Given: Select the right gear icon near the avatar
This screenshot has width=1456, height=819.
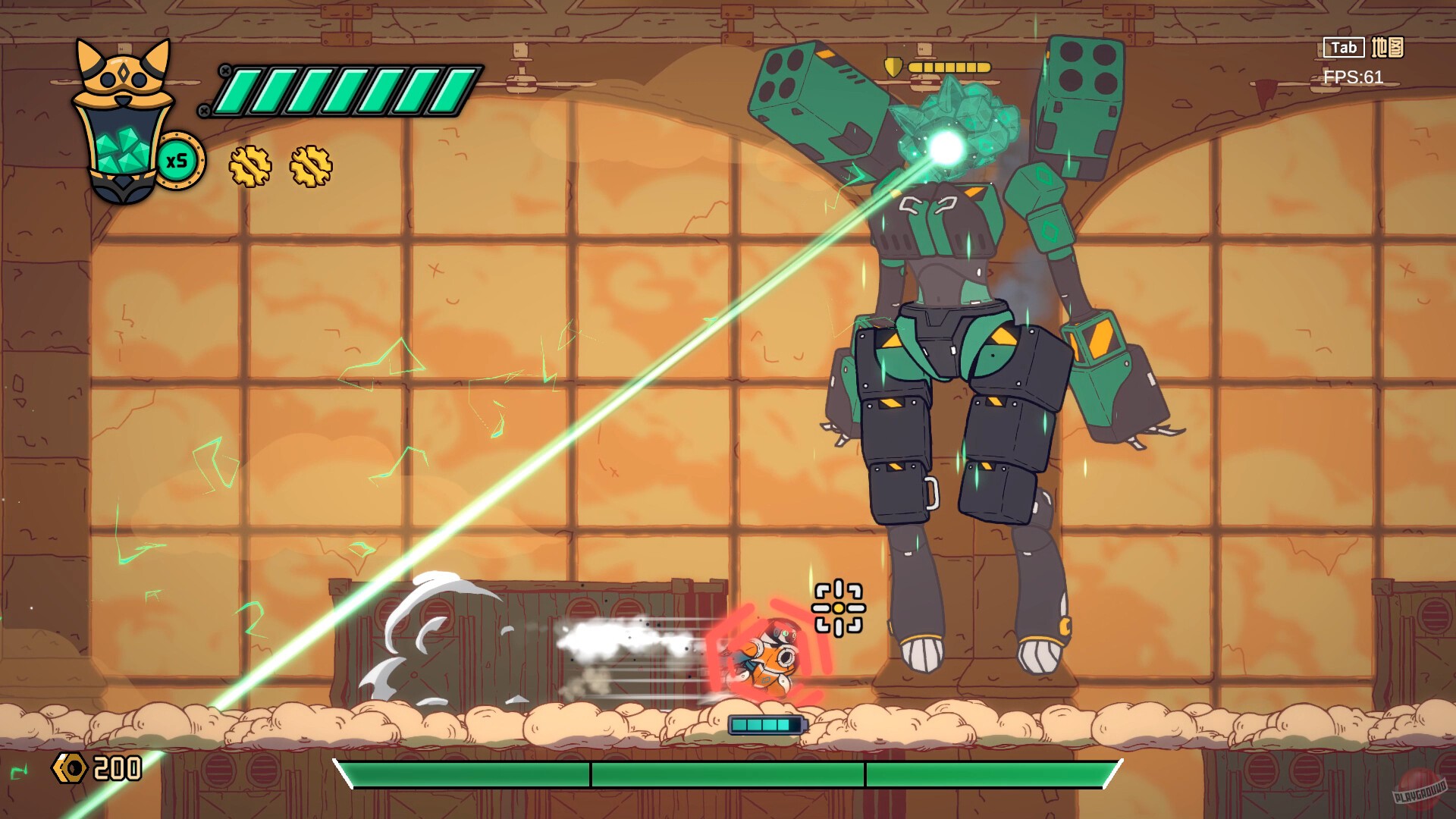Looking at the screenshot, I should 311,167.
